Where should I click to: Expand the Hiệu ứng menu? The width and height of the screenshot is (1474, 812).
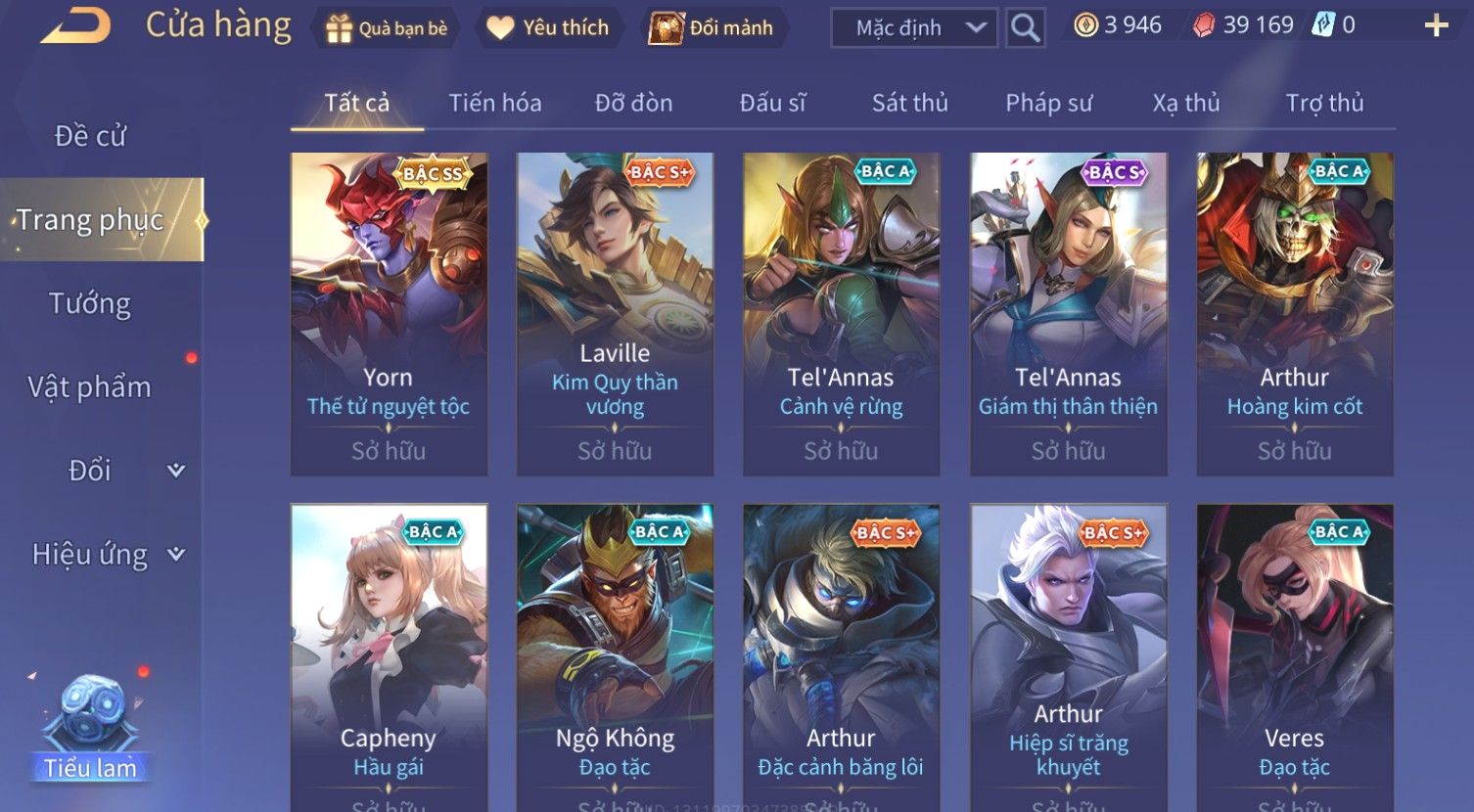point(106,555)
